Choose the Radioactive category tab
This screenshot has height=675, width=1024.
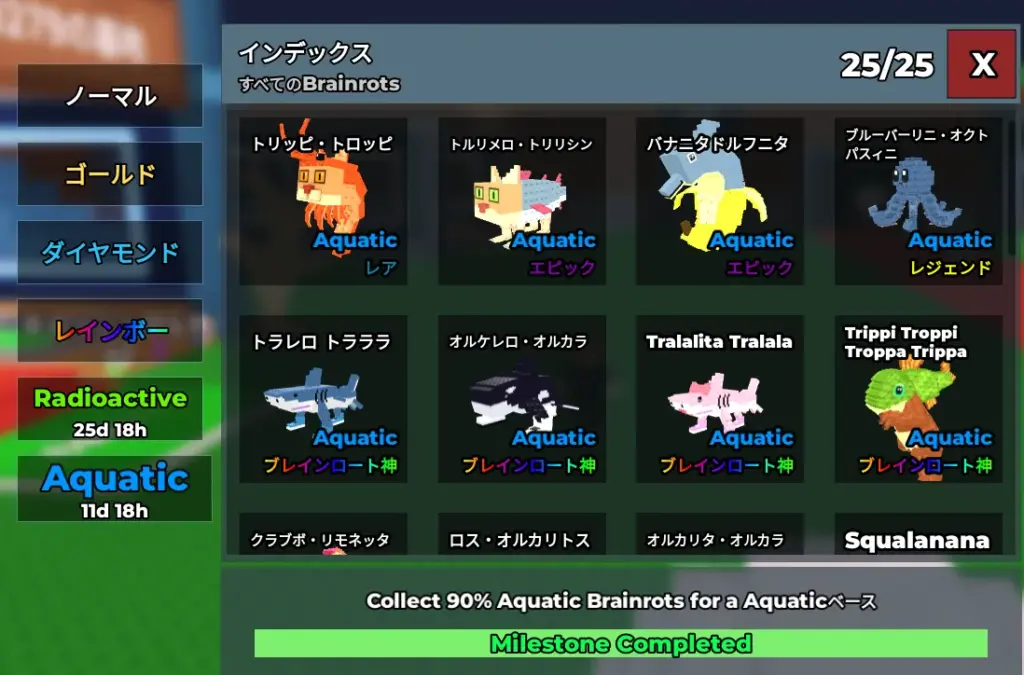pyautogui.click(x=110, y=408)
